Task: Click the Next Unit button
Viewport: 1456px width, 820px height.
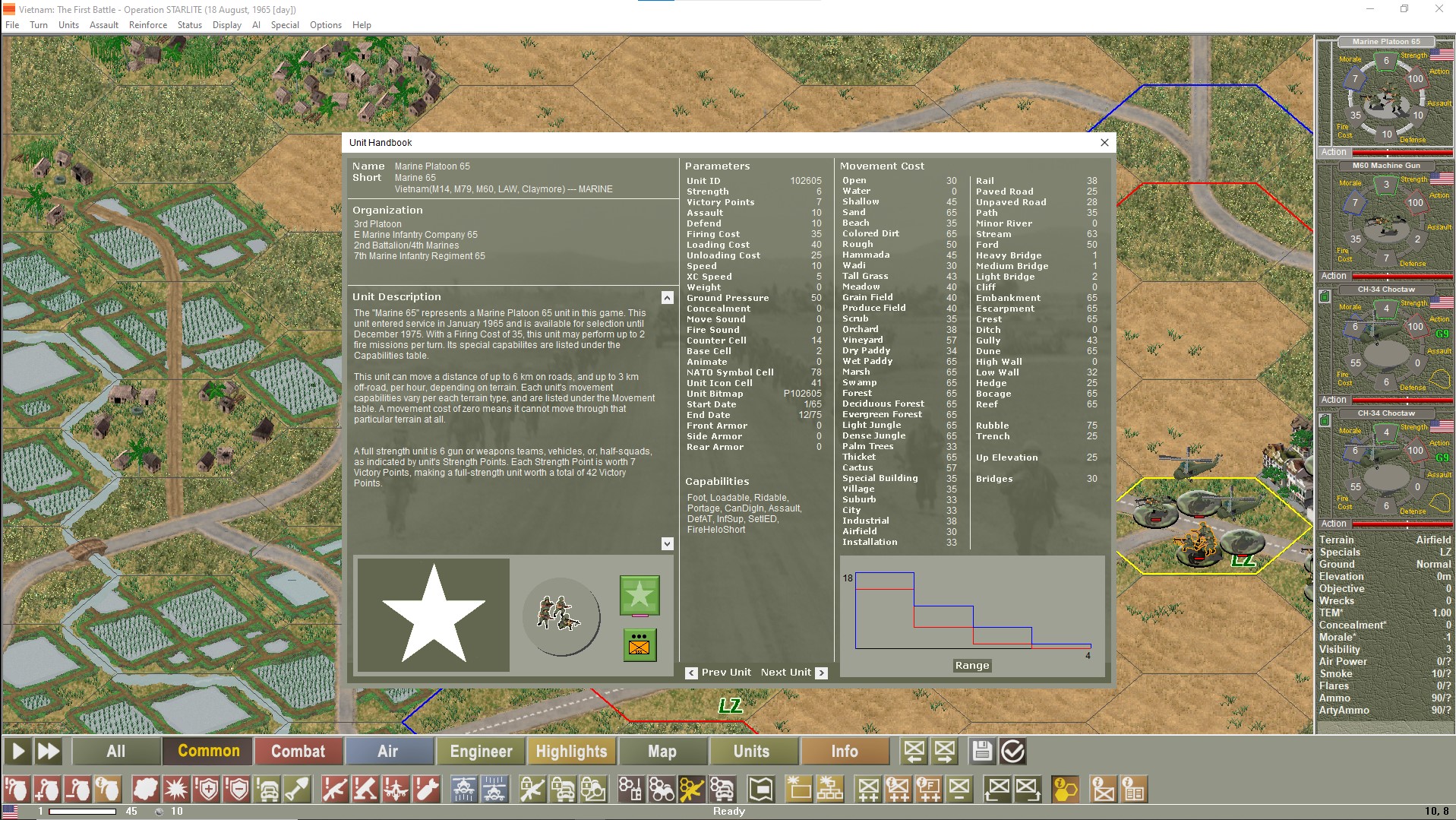Action: (792, 672)
